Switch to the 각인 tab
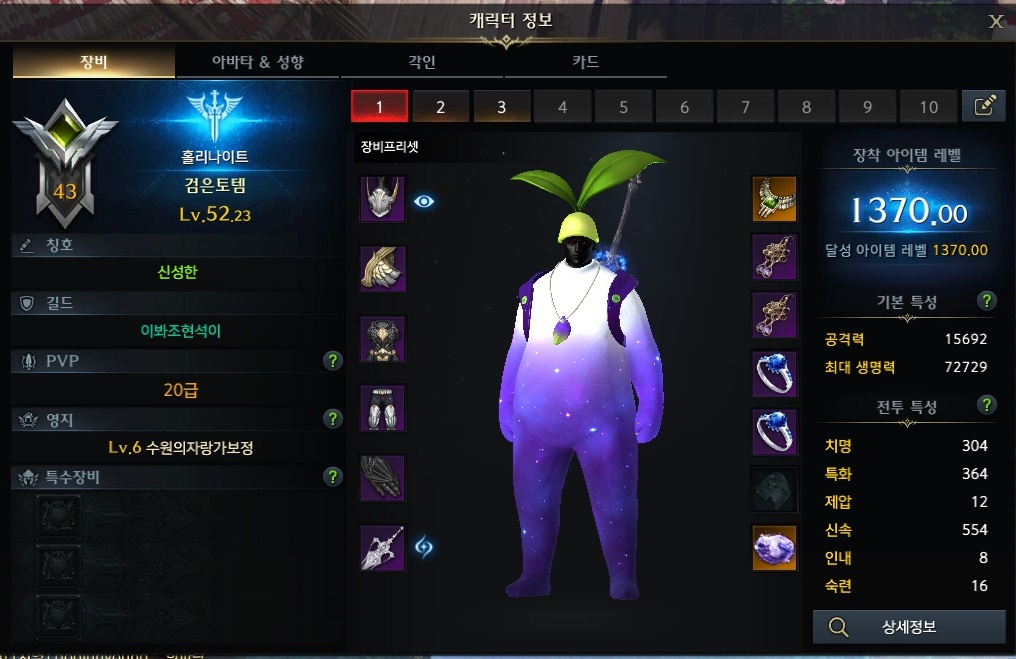This screenshot has height=659, width=1016. pyautogui.click(x=423, y=62)
